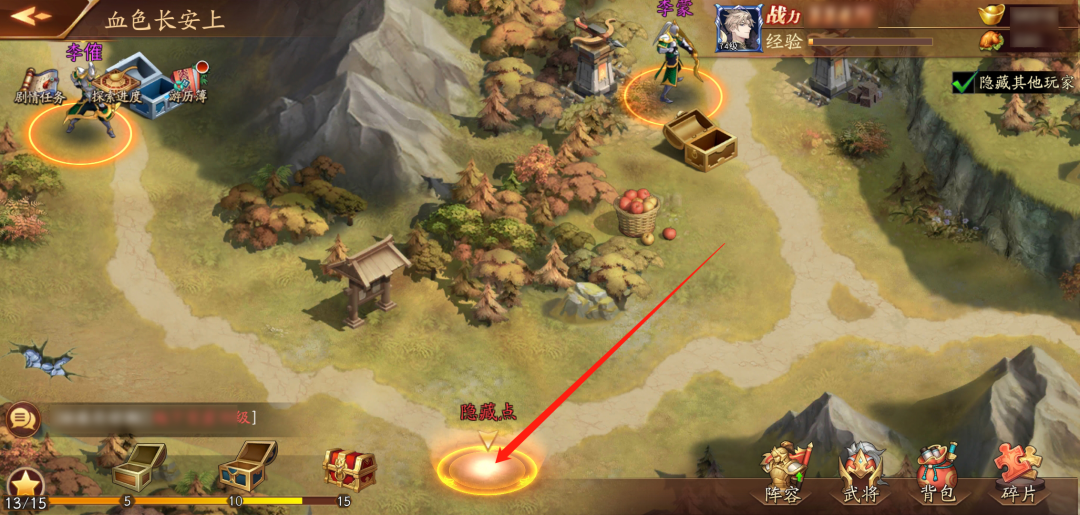Click the gold ingot currency icon

[x=993, y=15]
